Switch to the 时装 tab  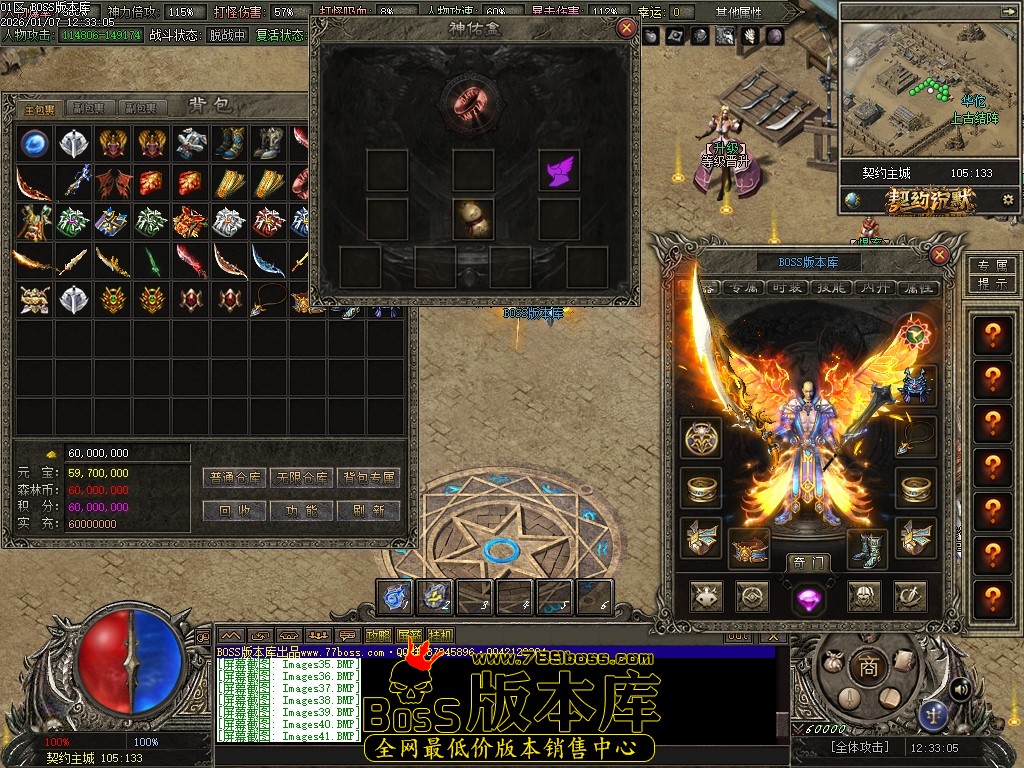click(789, 288)
